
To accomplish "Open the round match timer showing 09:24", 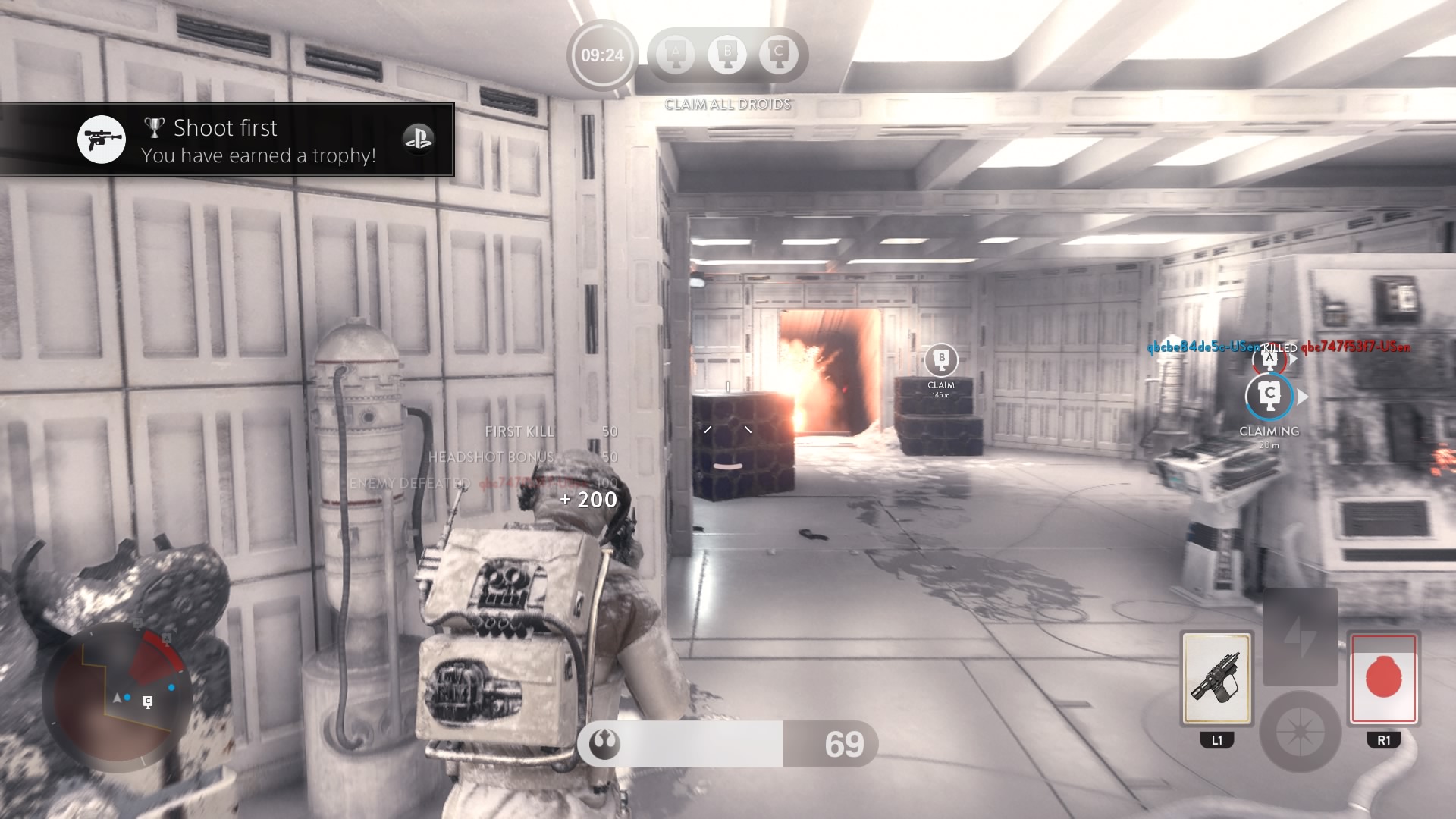I will click(x=601, y=54).
